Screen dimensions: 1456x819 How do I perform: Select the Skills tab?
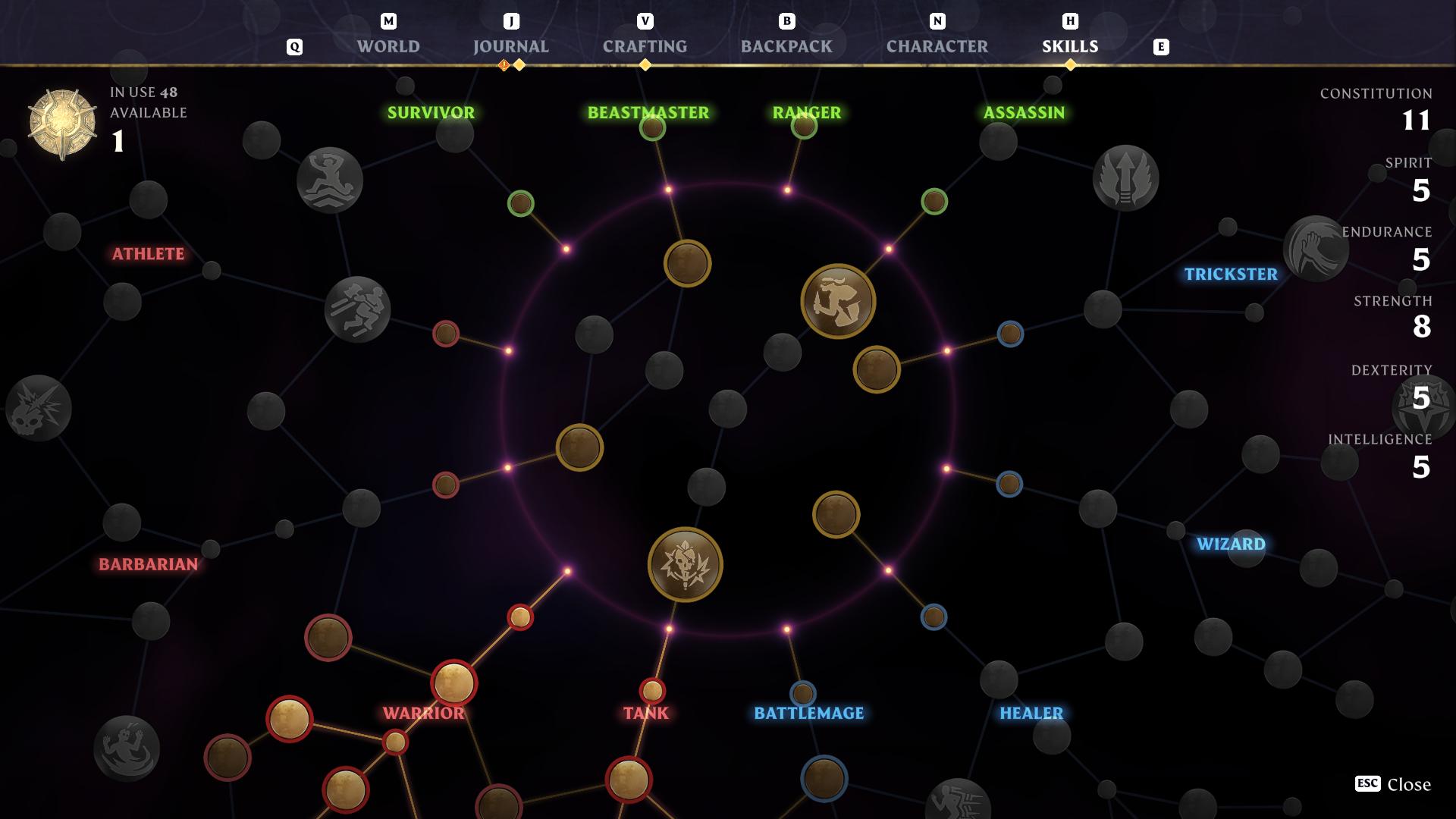1069,46
